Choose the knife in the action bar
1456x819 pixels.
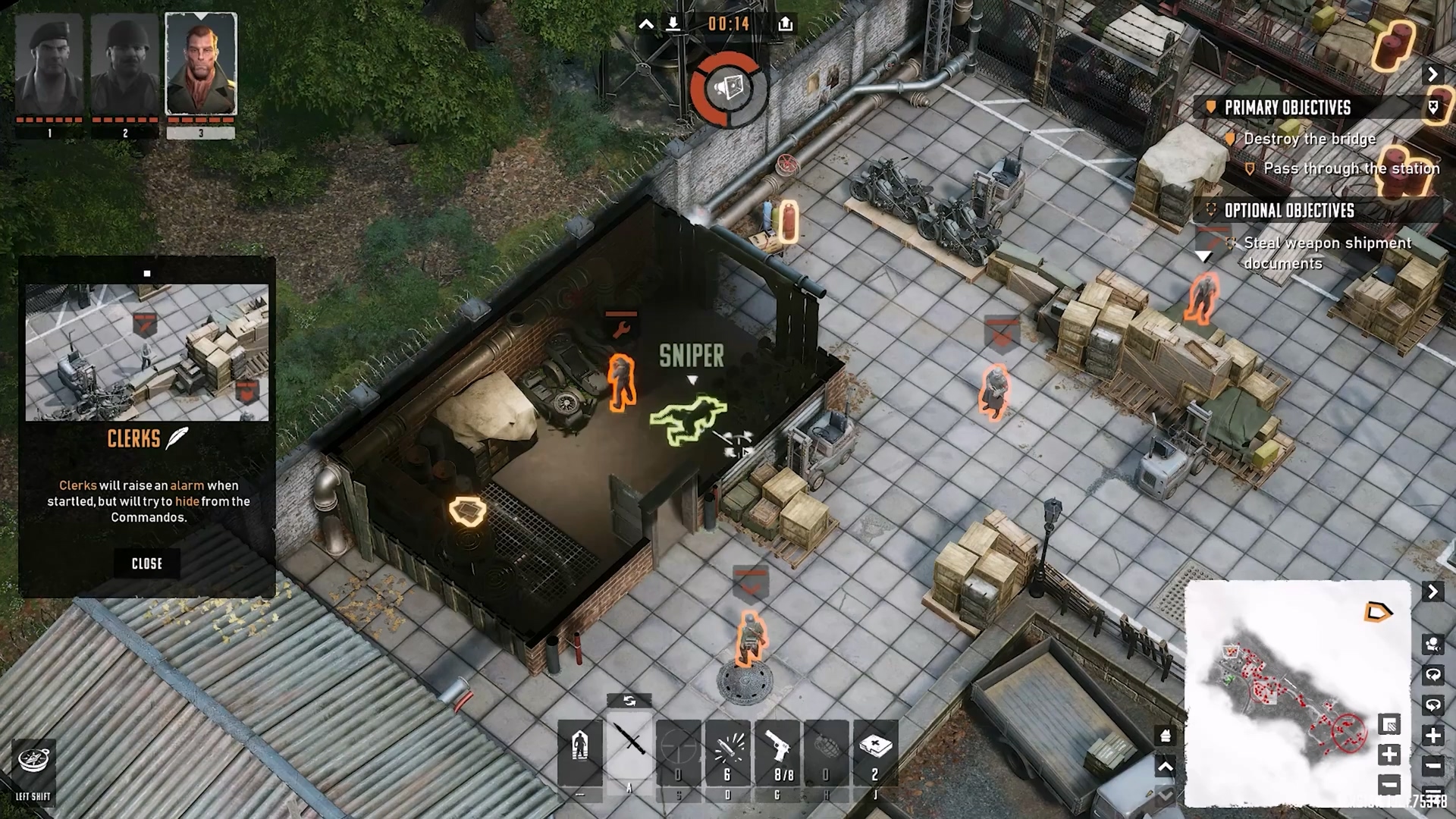click(629, 745)
